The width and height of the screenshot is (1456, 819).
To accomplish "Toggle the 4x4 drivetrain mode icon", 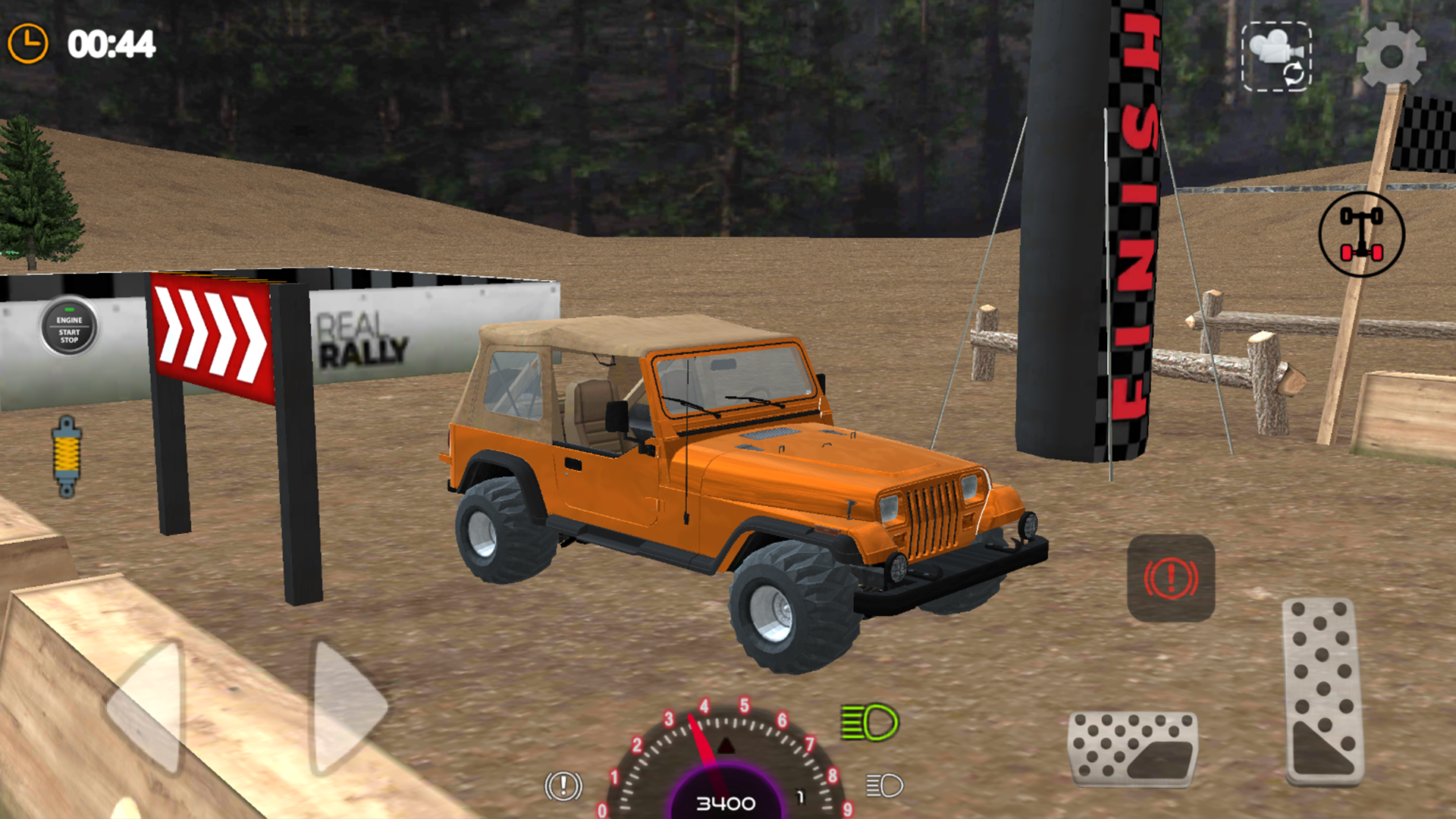I will click(1360, 233).
